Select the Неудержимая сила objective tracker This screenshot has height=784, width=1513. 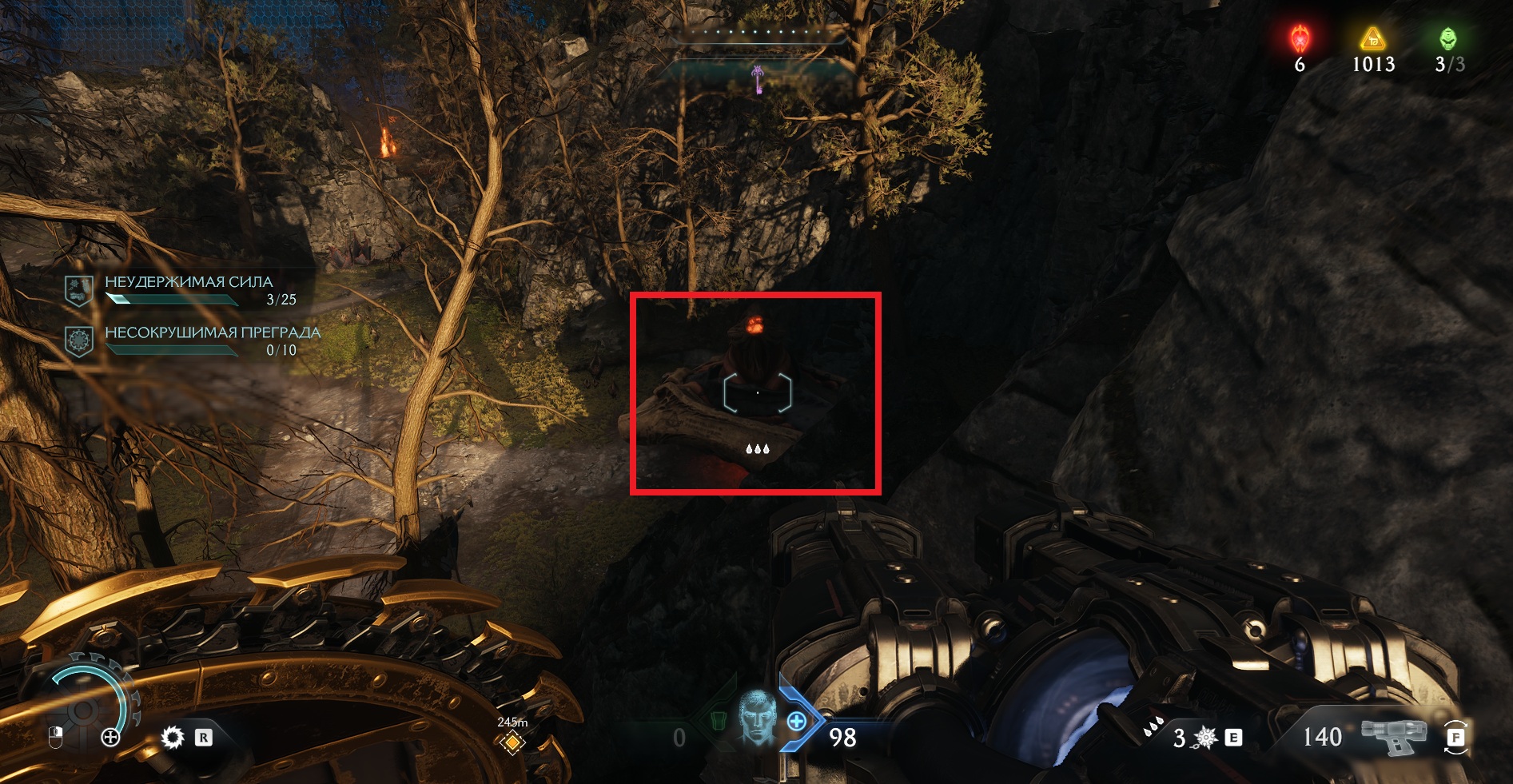coord(189,289)
